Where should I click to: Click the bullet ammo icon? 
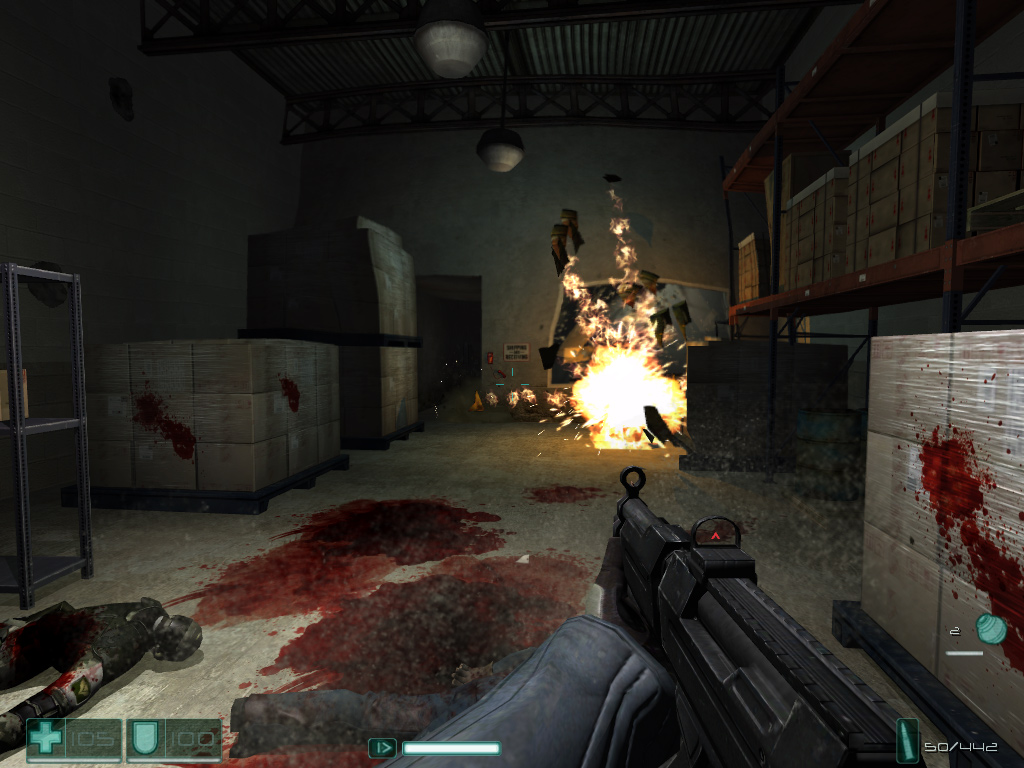tap(908, 742)
